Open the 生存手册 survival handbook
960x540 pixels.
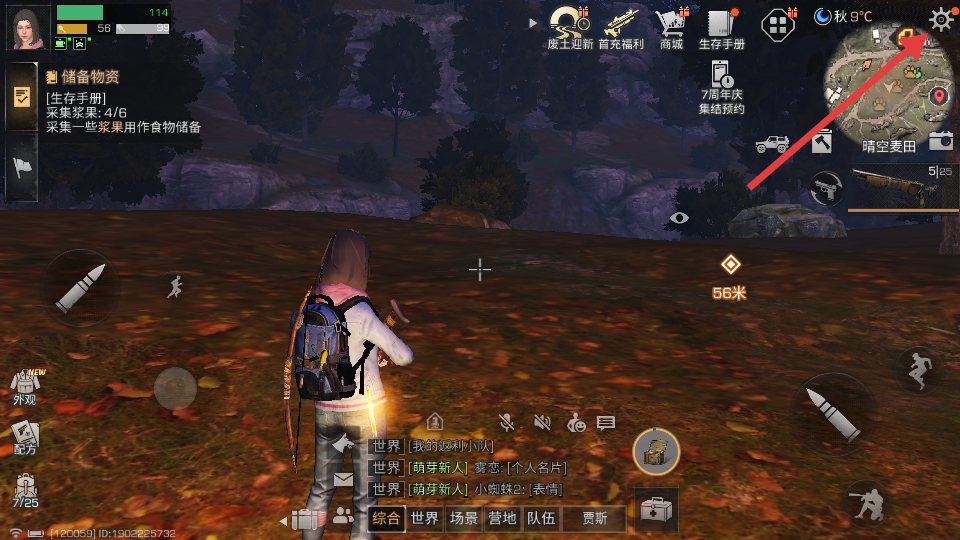[x=721, y=25]
